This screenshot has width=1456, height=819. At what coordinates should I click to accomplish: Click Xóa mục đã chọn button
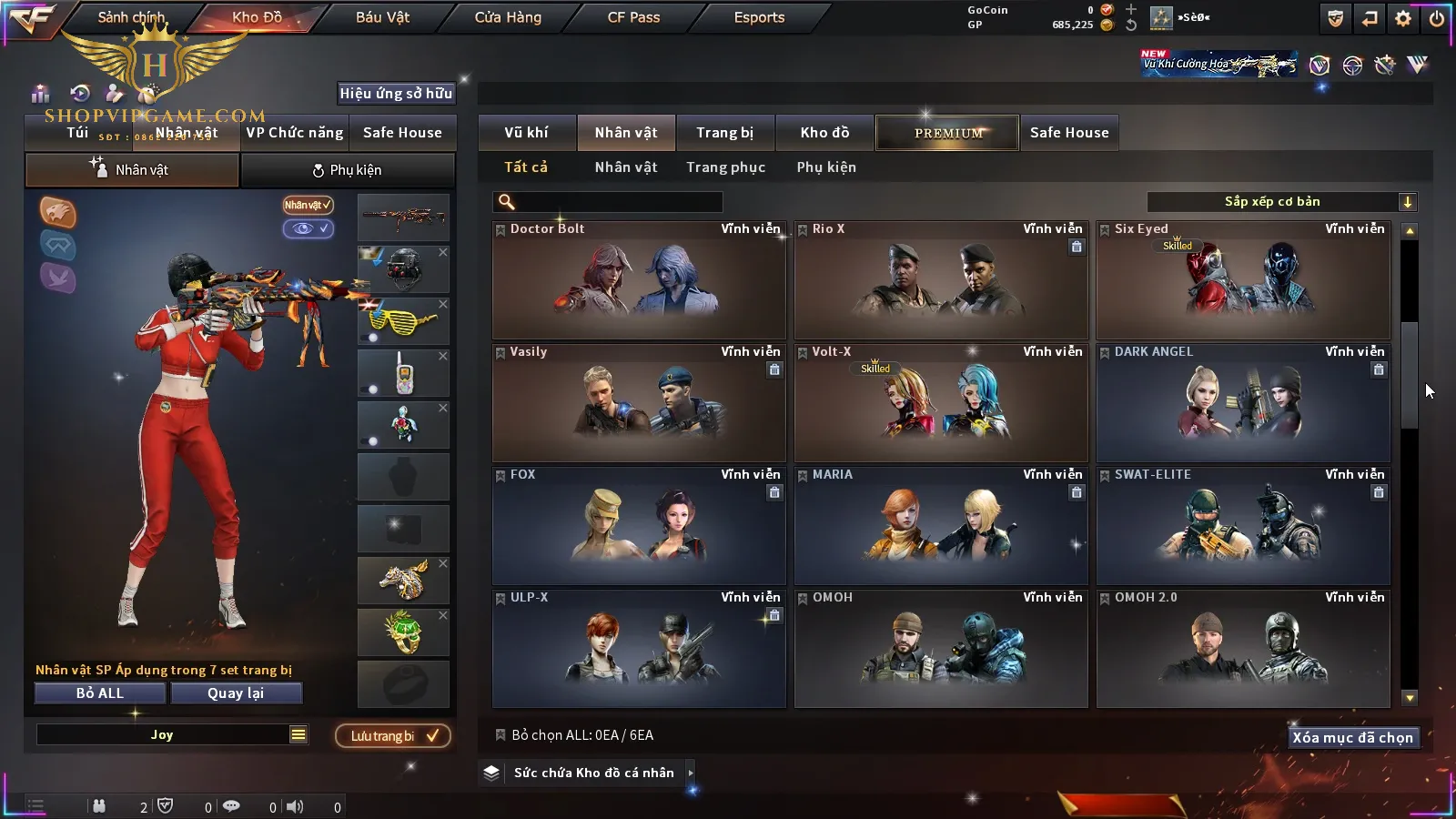pyautogui.click(x=1352, y=738)
